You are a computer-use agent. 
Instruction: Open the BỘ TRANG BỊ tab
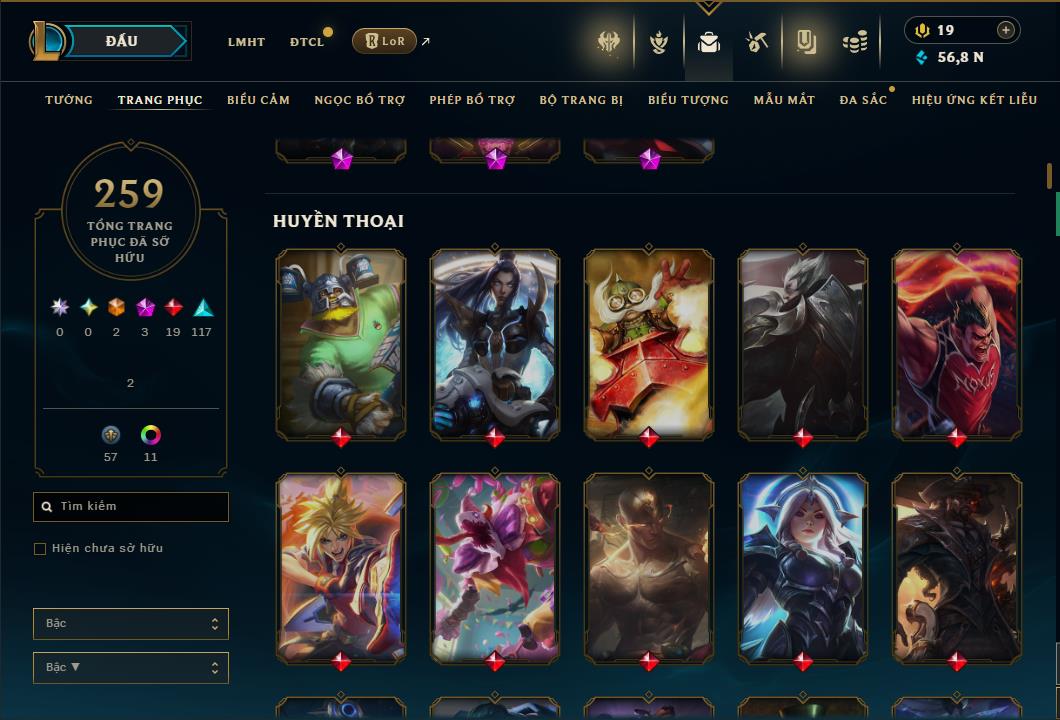[x=581, y=100]
